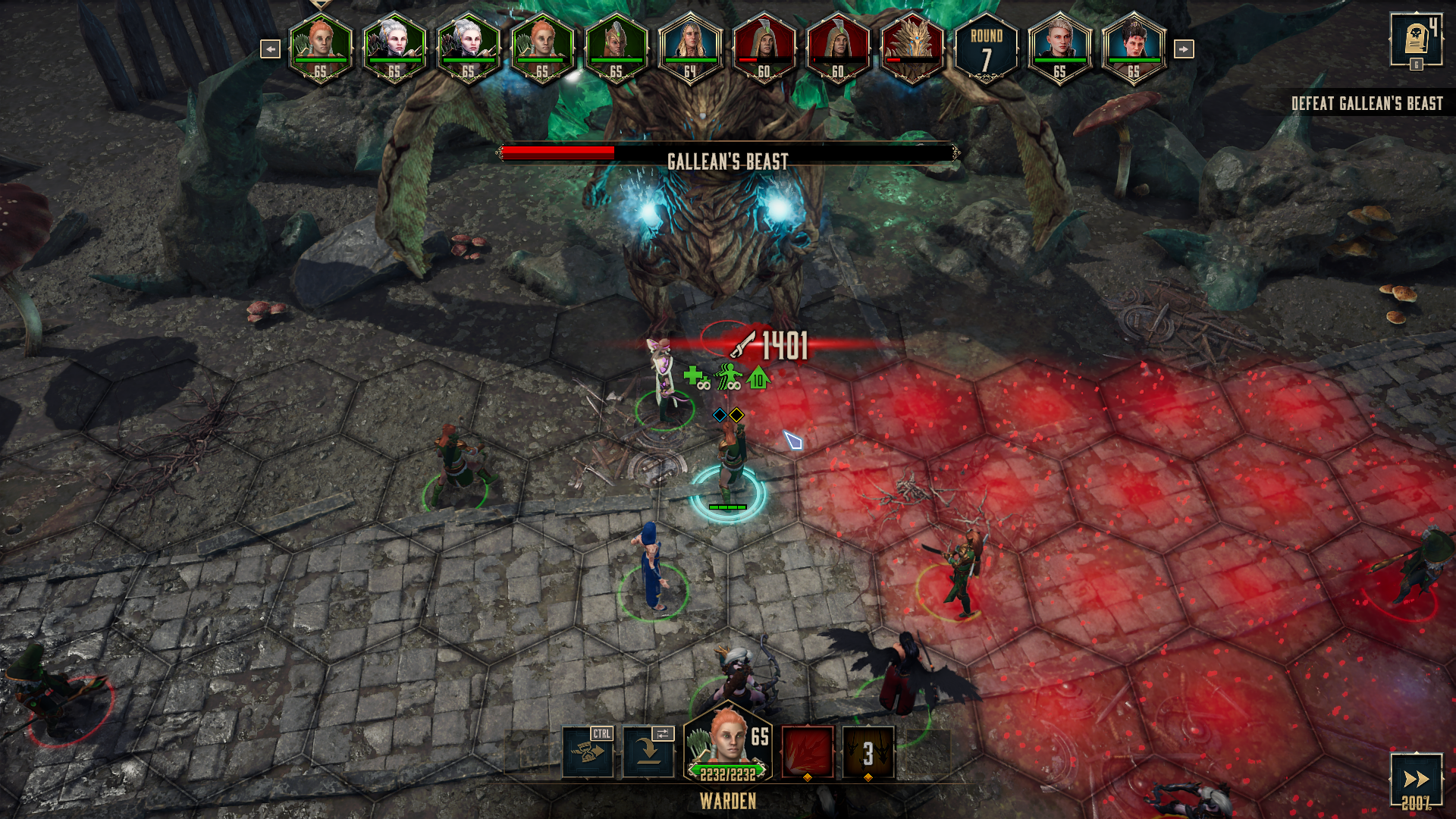The image size is (1456, 819).
Task: Click the dark-haired level 65 portrait
Action: pyautogui.click(x=1133, y=47)
